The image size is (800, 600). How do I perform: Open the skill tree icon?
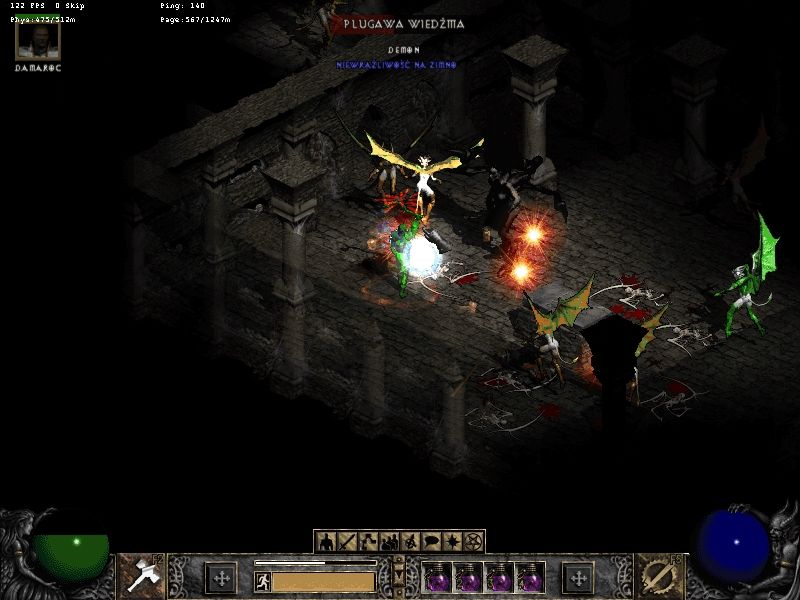click(368, 542)
